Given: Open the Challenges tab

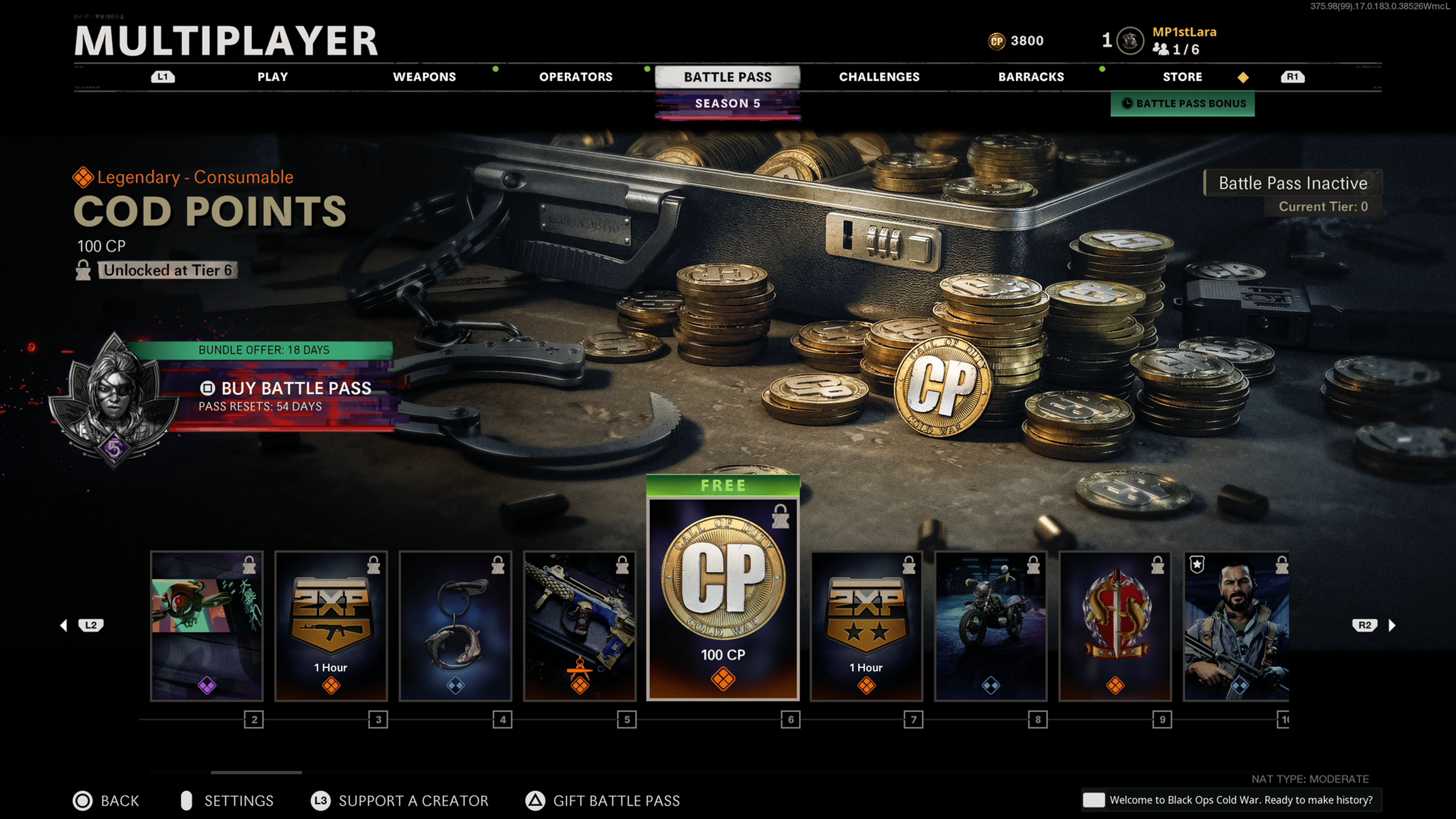Looking at the screenshot, I should pyautogui.click(x=879, y=77).
